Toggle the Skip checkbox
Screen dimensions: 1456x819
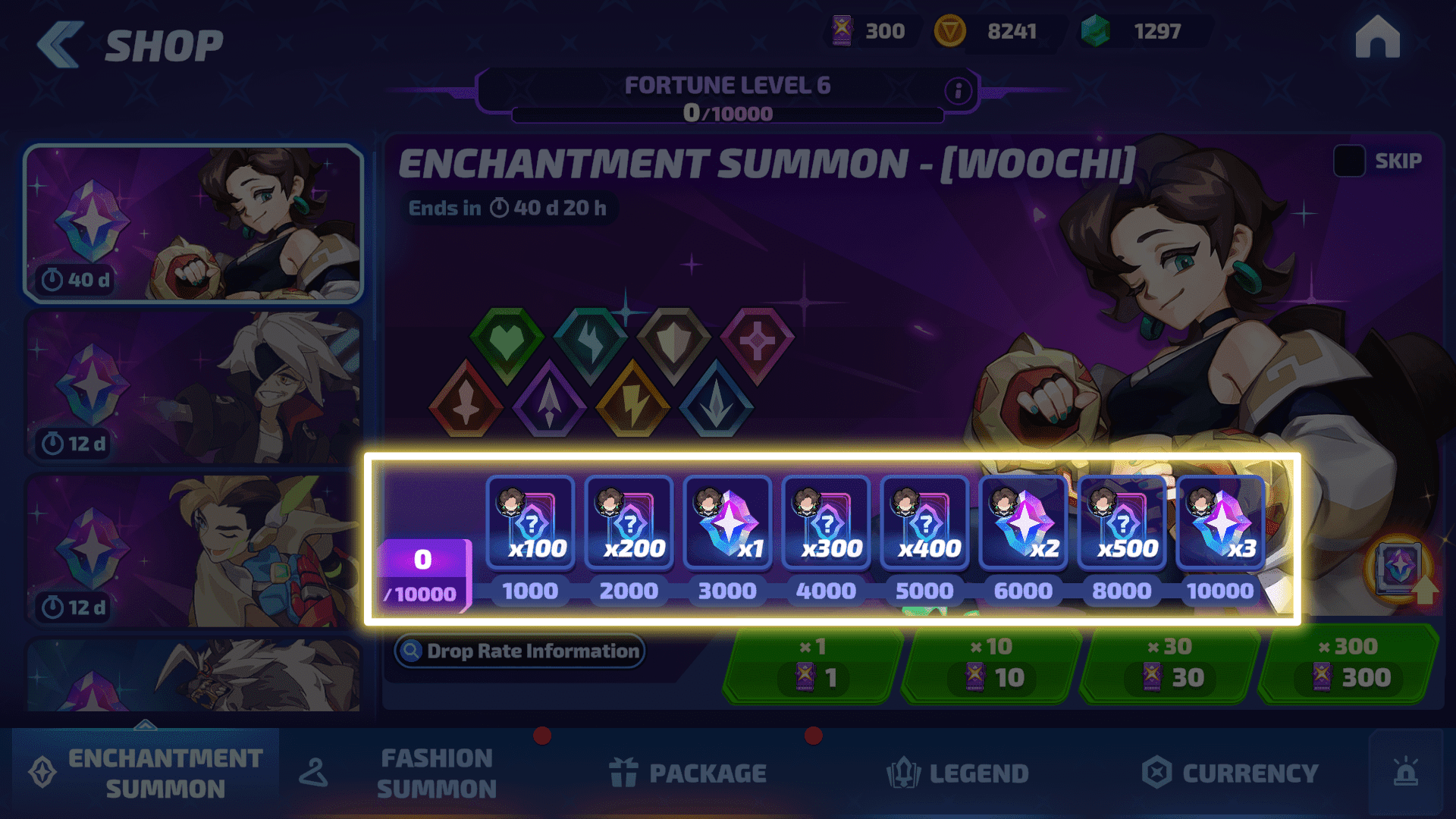point(1349,161)
